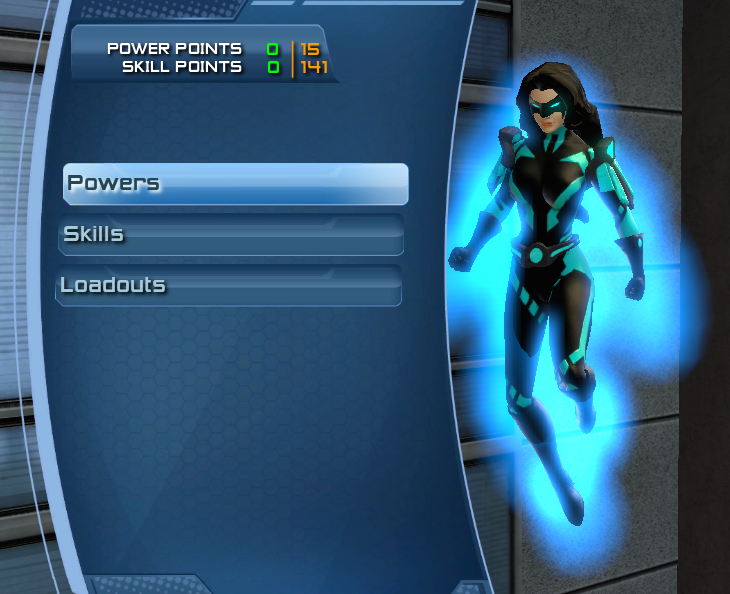
Task: Open the Powers menu entry
Action: pyautogui.click(x=235, y=184)
